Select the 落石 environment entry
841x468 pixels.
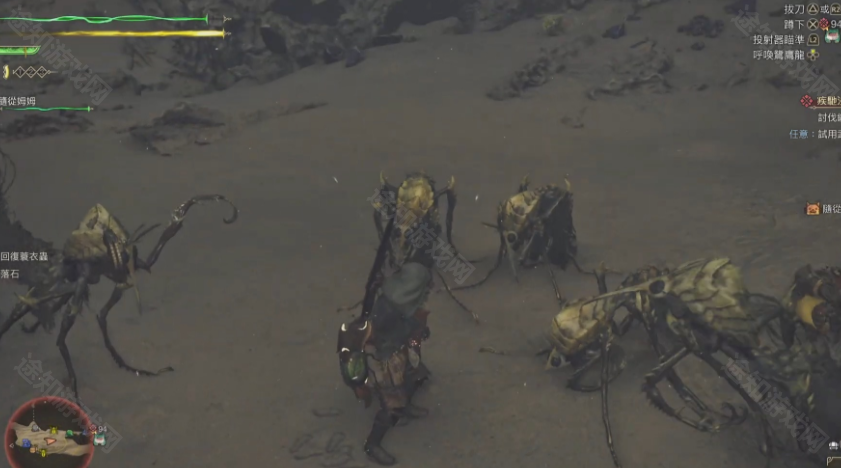(x=10, y=273)
